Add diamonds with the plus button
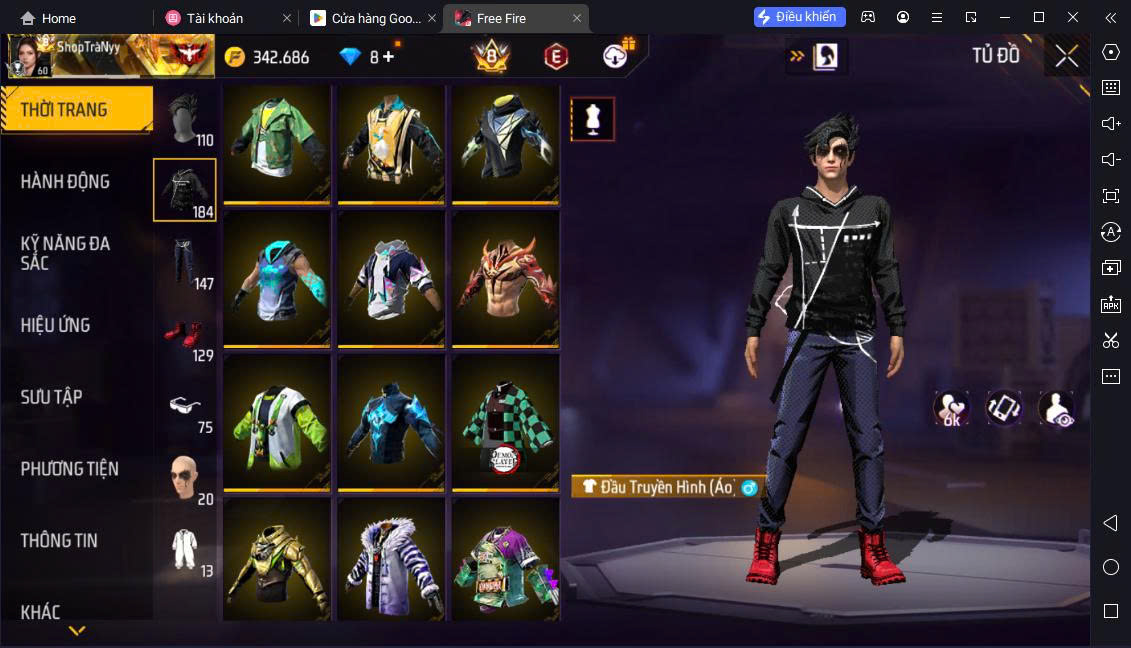 point(388,57)
